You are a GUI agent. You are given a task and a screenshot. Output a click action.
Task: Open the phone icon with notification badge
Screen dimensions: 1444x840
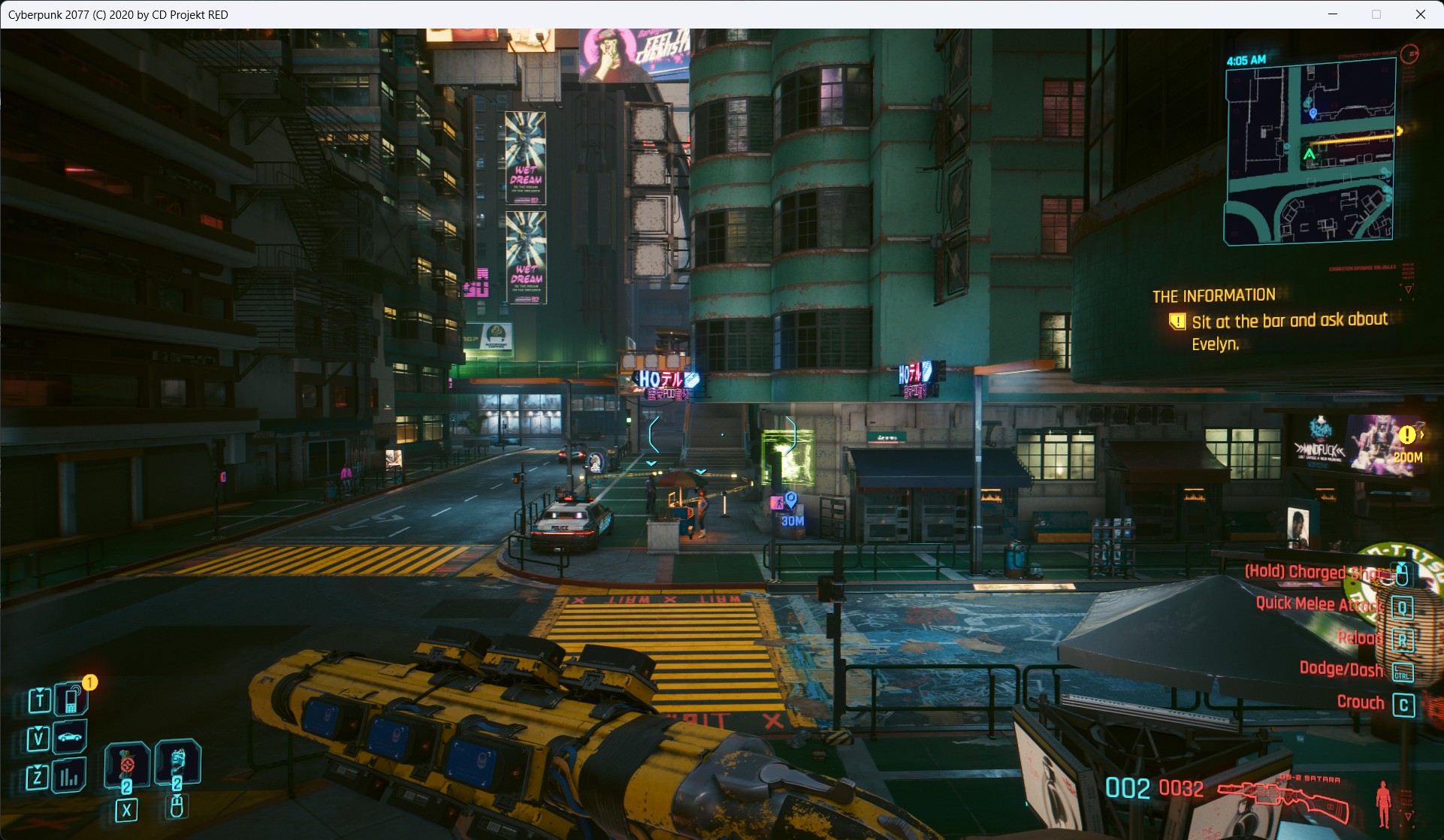point(71,699)
